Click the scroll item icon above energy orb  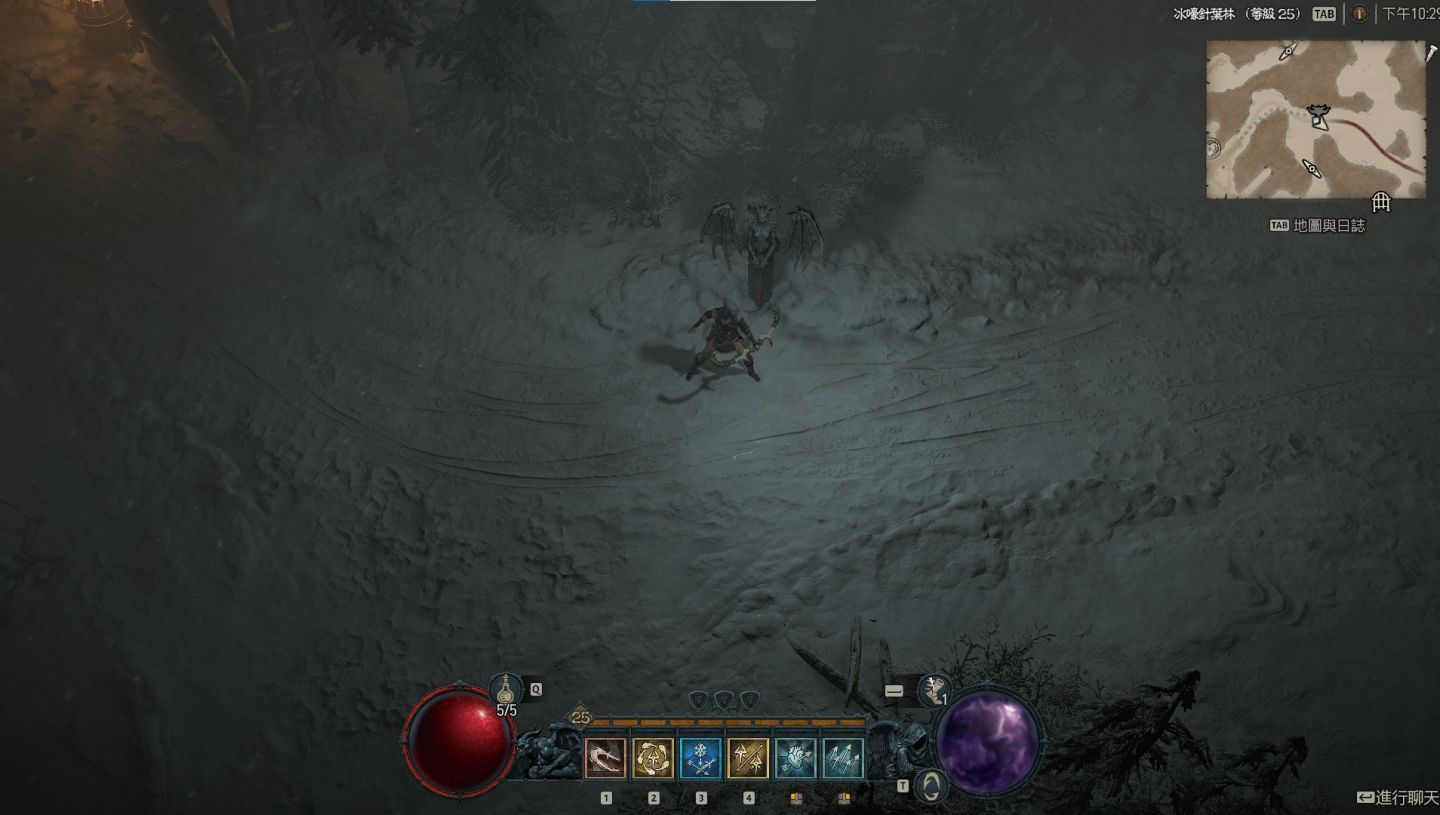pyautogui.click(x=934, y=689)
